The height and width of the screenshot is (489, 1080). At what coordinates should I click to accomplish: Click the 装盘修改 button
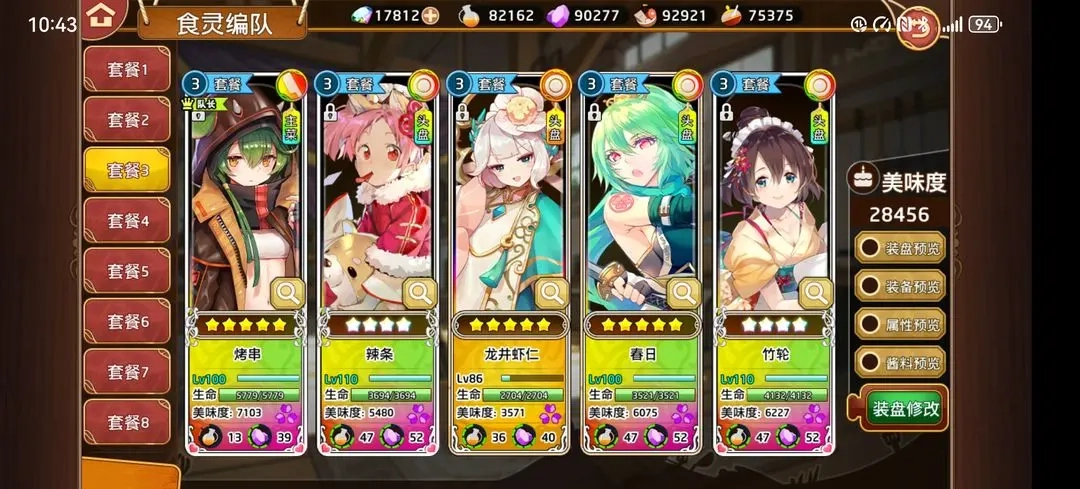[904, 408]
